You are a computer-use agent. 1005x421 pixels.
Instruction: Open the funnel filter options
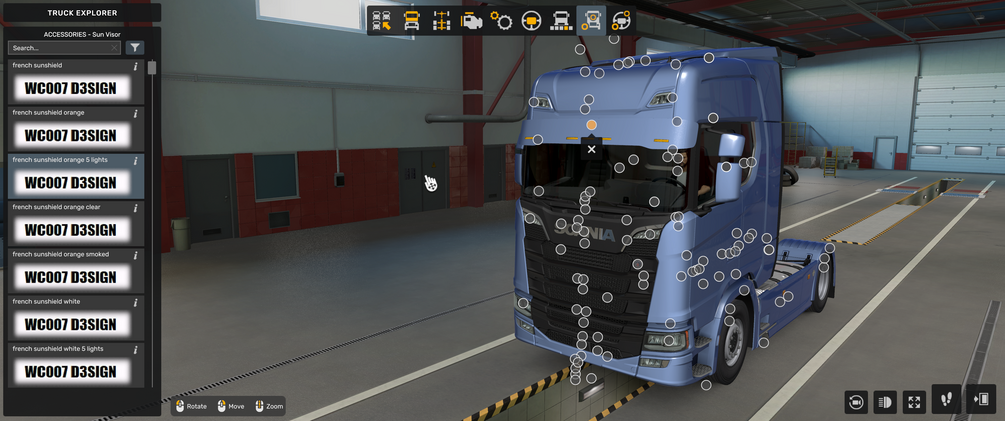135,48
